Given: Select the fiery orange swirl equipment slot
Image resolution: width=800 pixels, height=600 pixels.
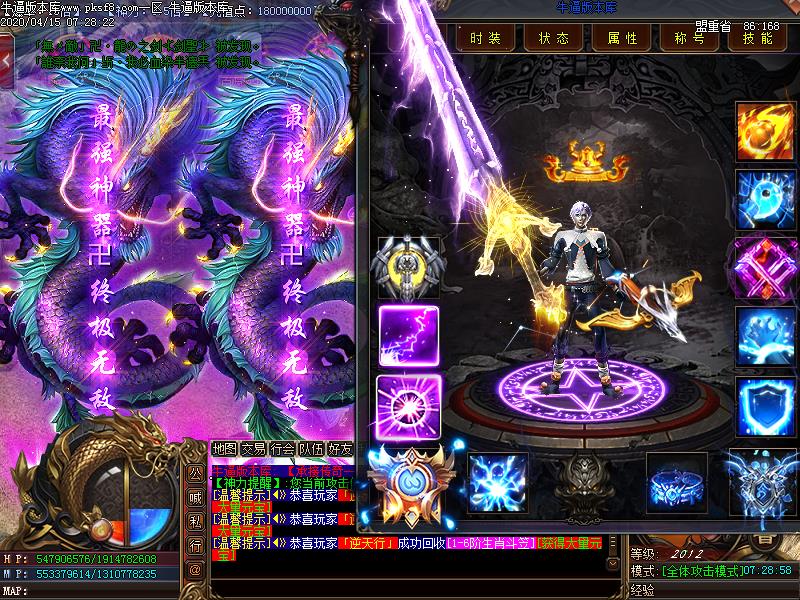Looking at the screenshot, I should (765, 129).
